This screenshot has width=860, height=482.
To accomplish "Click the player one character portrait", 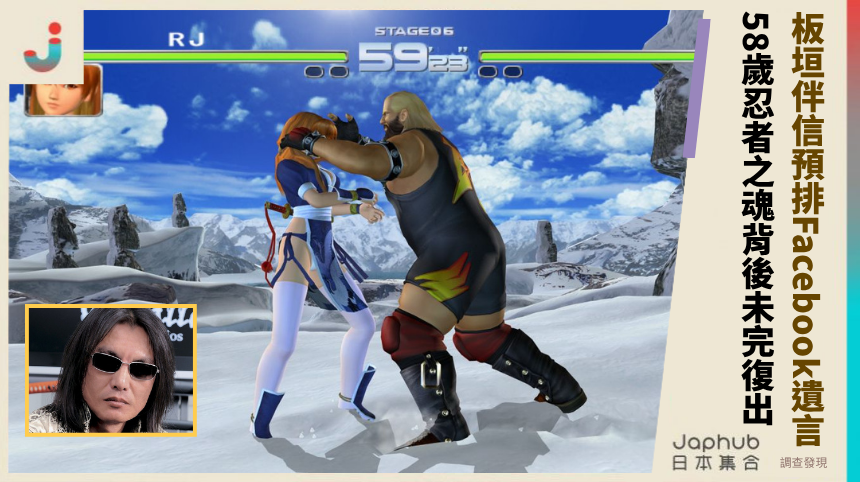I will [63, 92].
